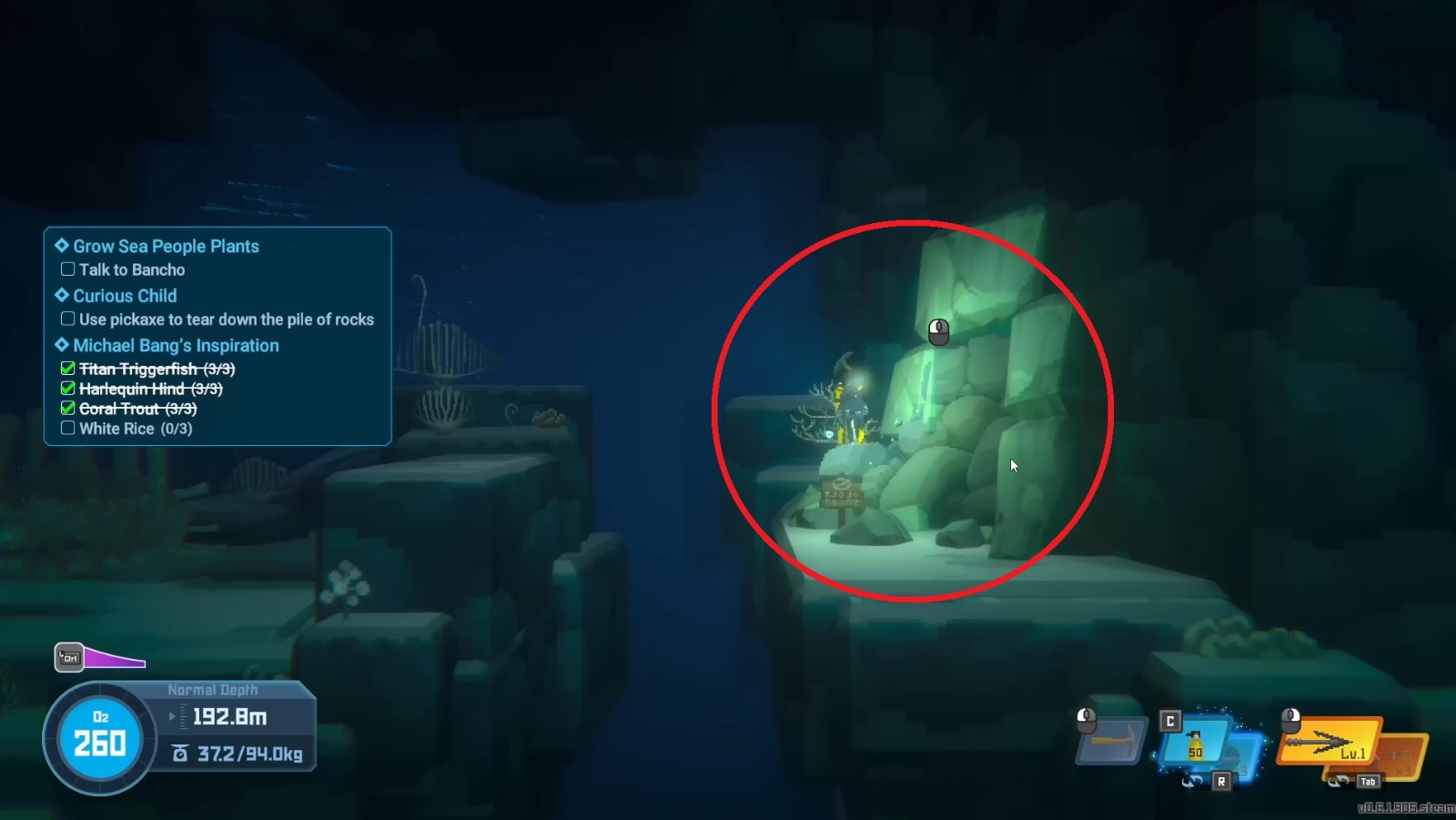Expand the depth indicator arrow next to 192.8m
This screenshot has width=1456, height=820.
point(173,717)
